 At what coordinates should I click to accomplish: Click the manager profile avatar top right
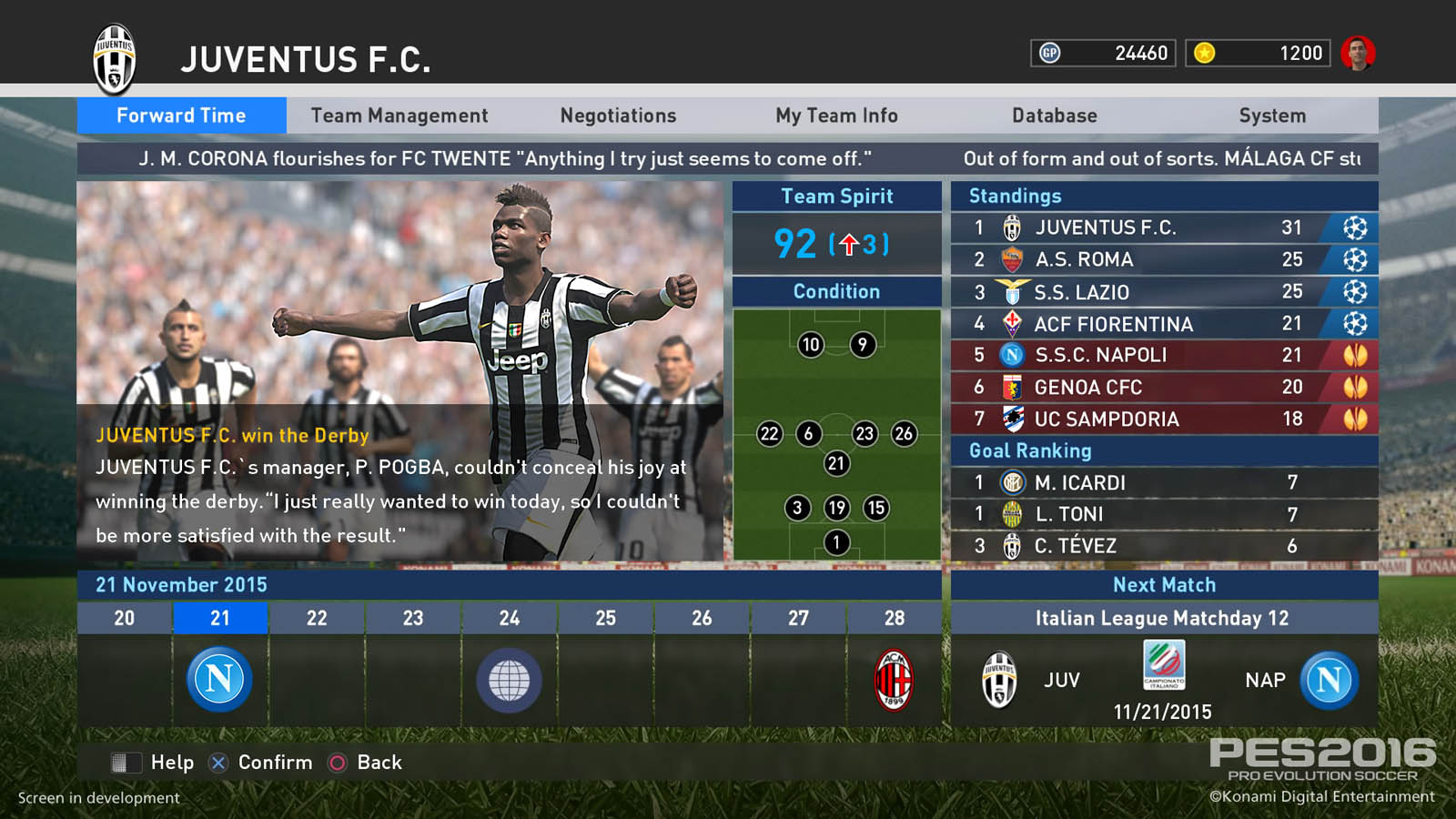[x=1357, y=53]
